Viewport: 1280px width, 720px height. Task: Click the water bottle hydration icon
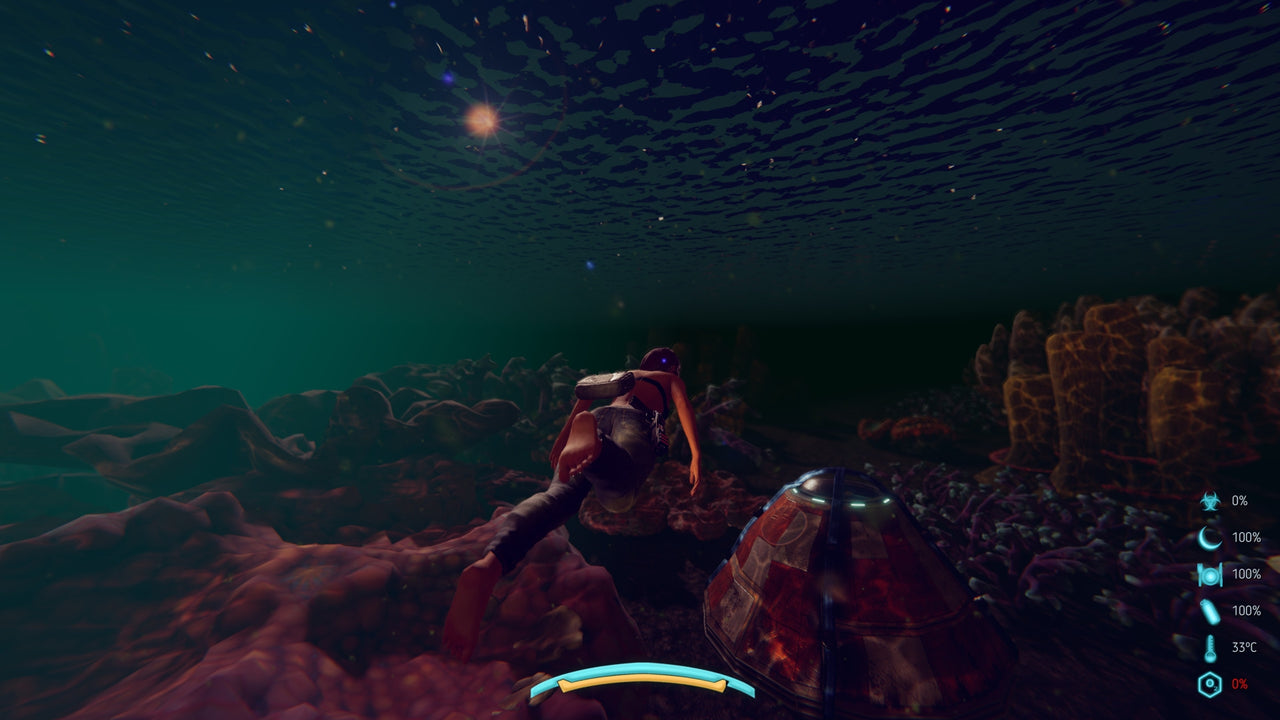1210,610
